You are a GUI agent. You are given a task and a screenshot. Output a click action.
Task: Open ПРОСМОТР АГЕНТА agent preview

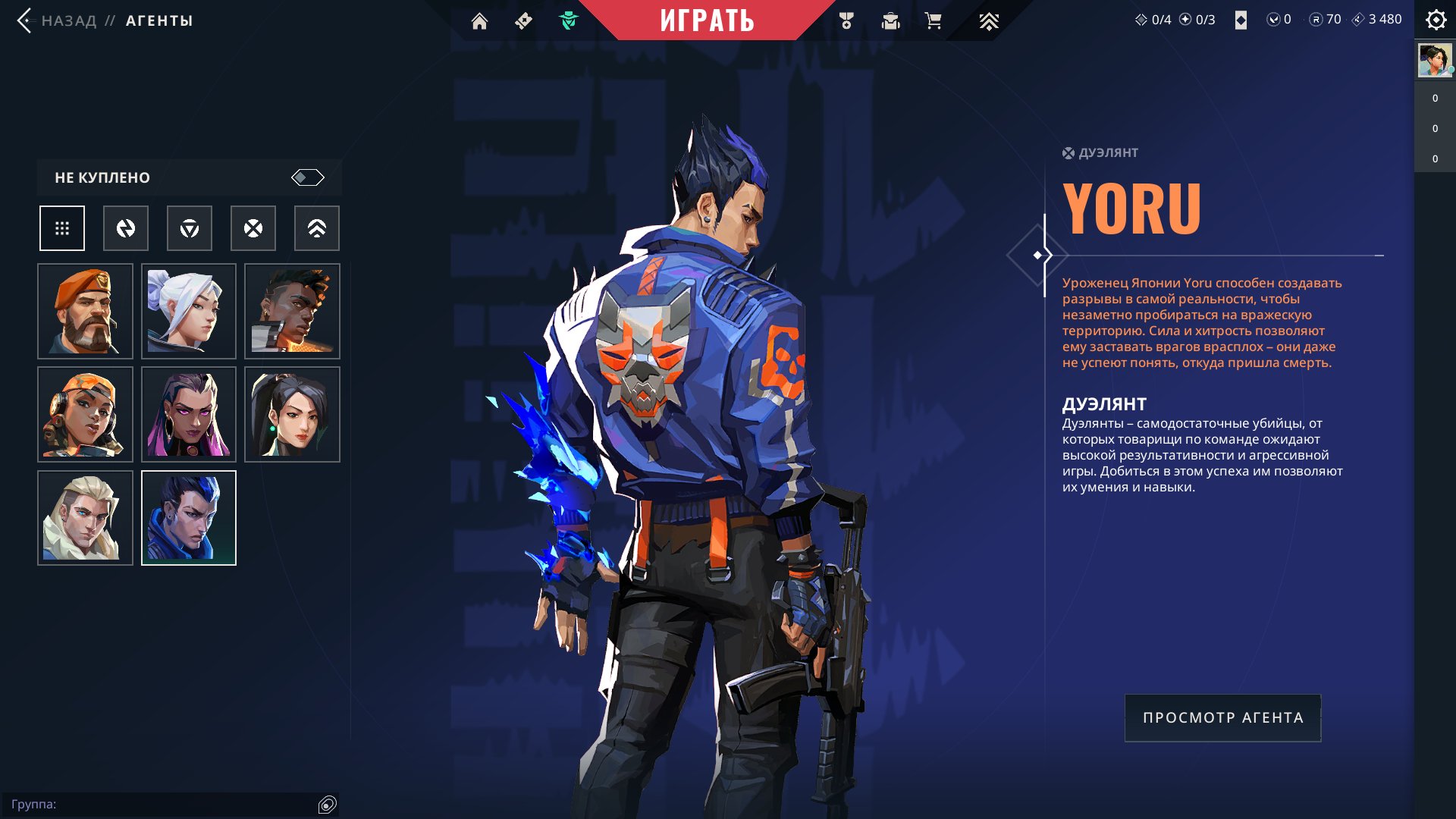point(1222,718)
